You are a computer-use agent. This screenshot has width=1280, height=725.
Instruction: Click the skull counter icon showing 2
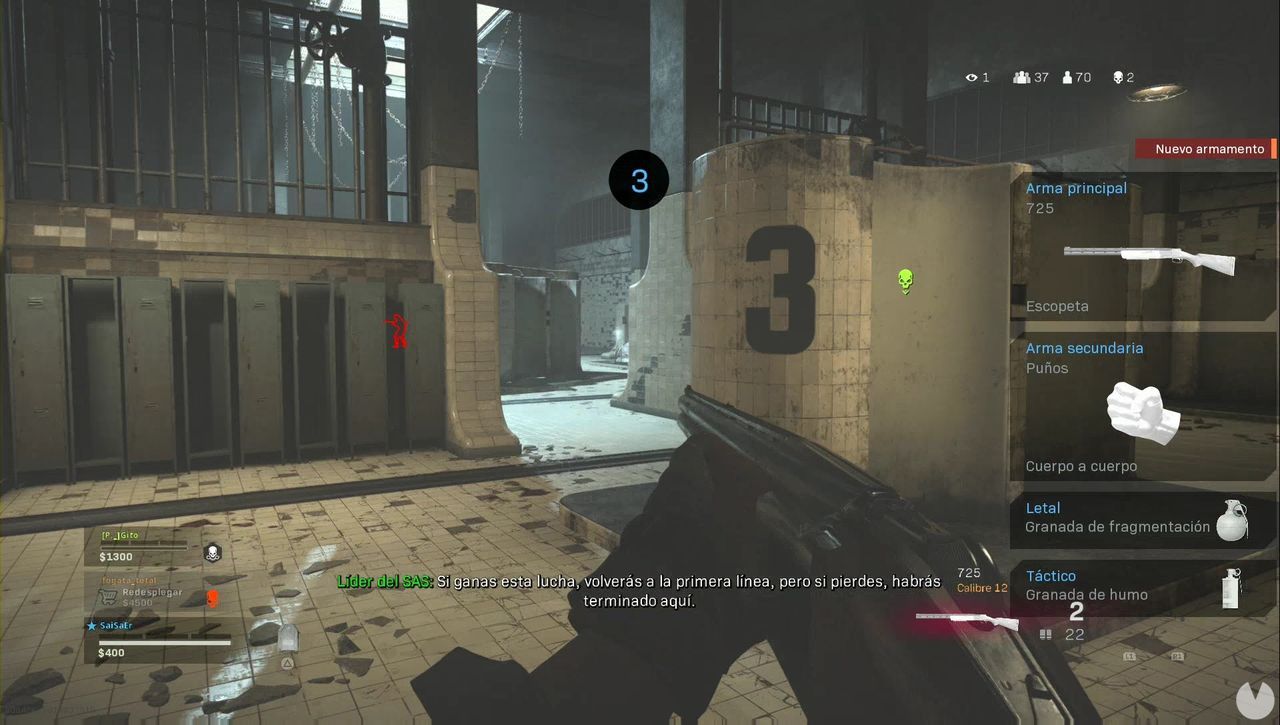point(1119,77)
